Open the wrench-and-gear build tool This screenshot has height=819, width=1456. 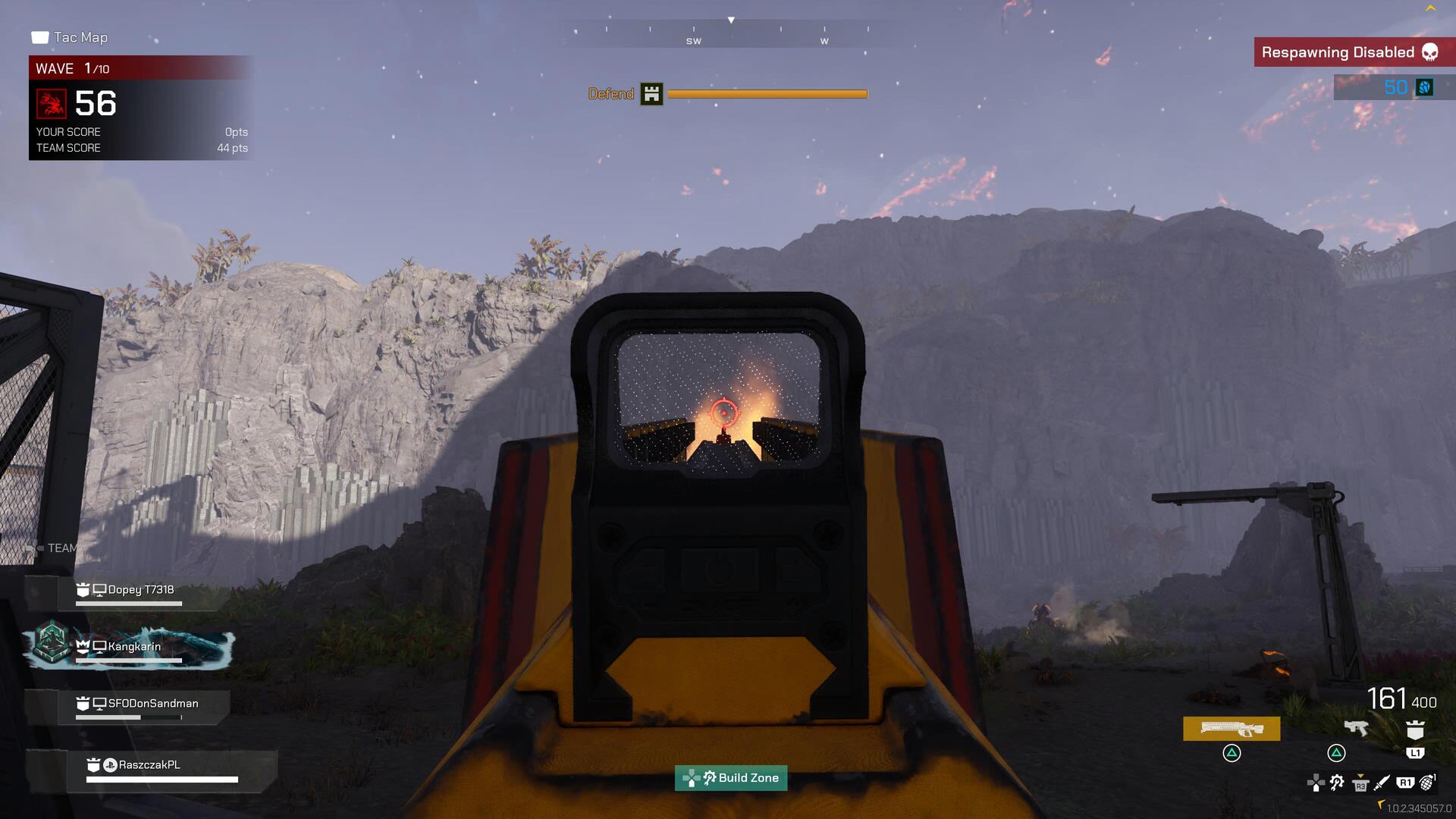(x=1337, y=782)
